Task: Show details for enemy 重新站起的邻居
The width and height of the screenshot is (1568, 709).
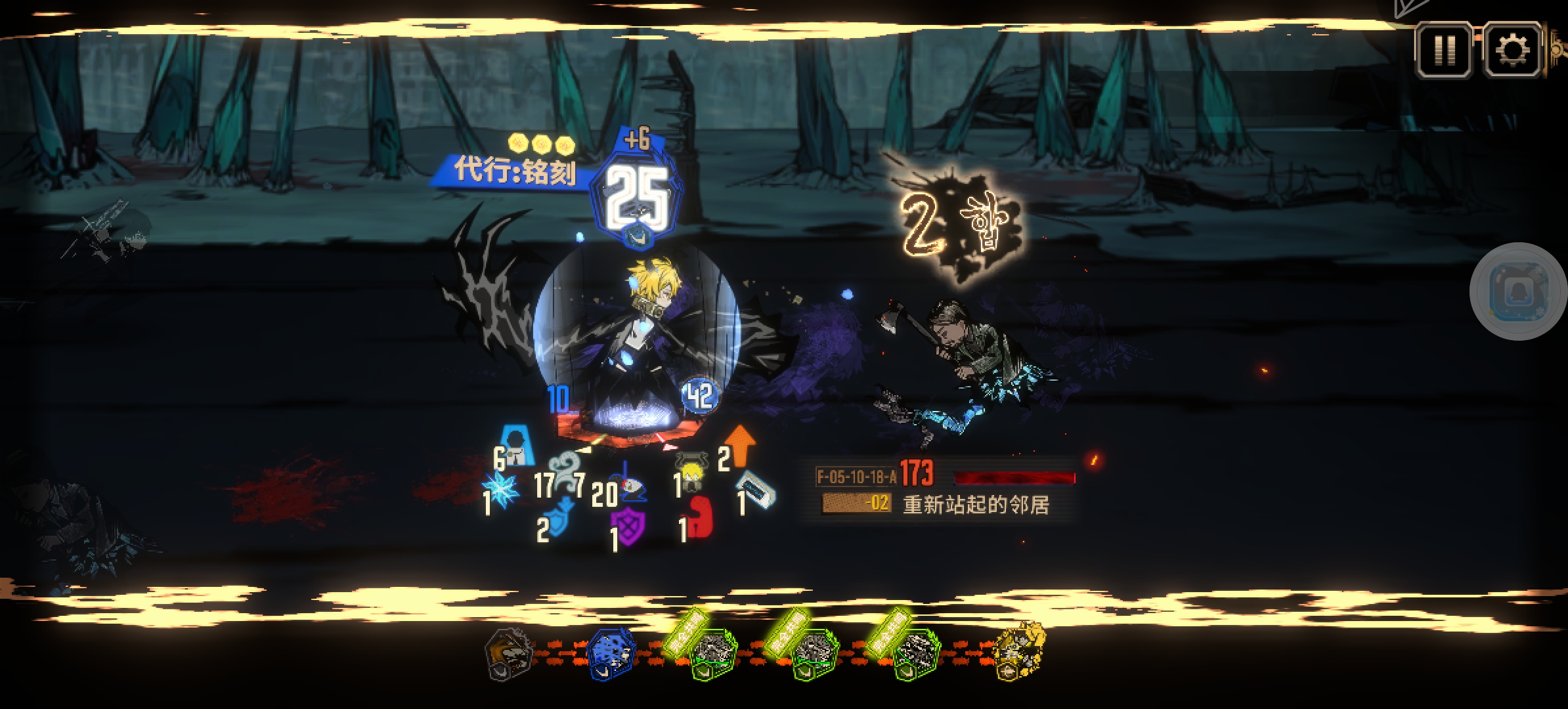Action: (x=976, y=504)
